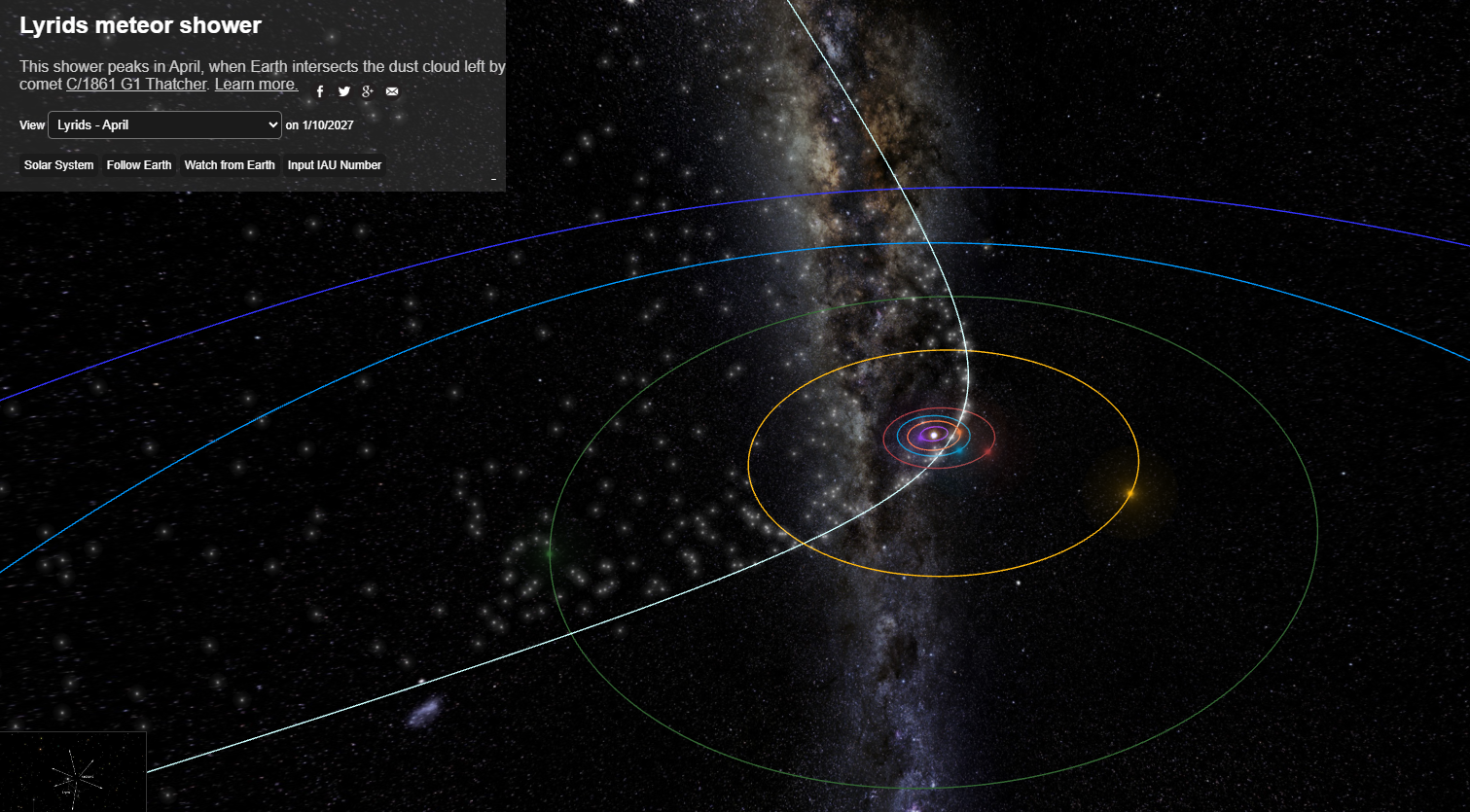The image size is (1470, 812).
Task: Share via the Twitter bird icon
Action: (344, 91)
